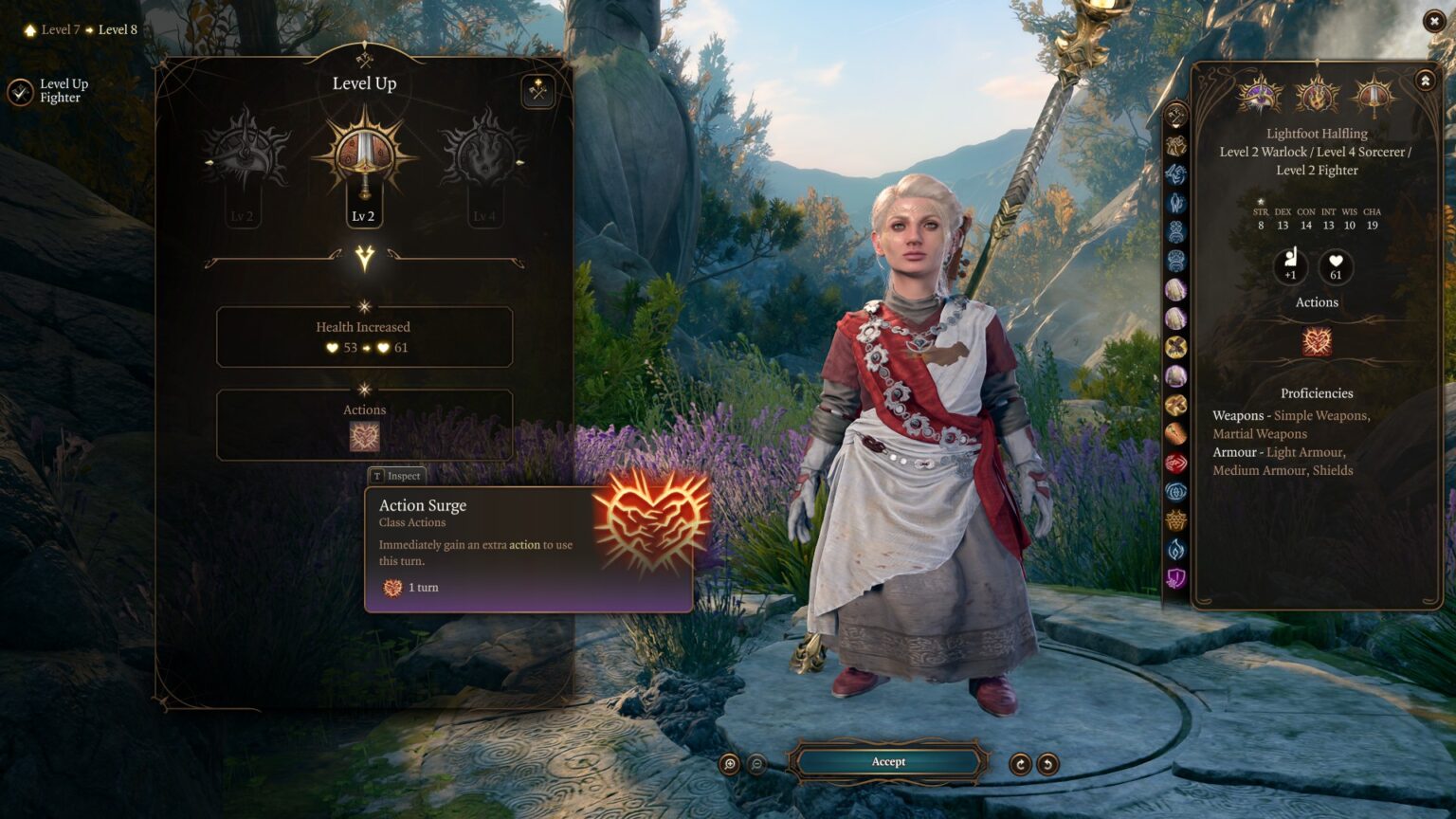Click the Action Surge icon under Level Up Actions
The image size is (1456, 819).
(x=364, y=436)
